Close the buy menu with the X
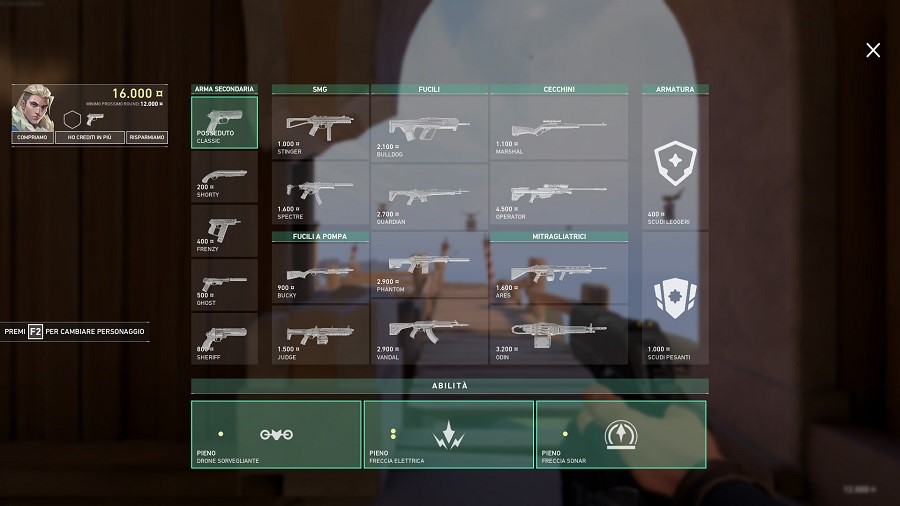The width and height of the screenshot is (900, 506). pyautogui.click(x=873, y=50)
